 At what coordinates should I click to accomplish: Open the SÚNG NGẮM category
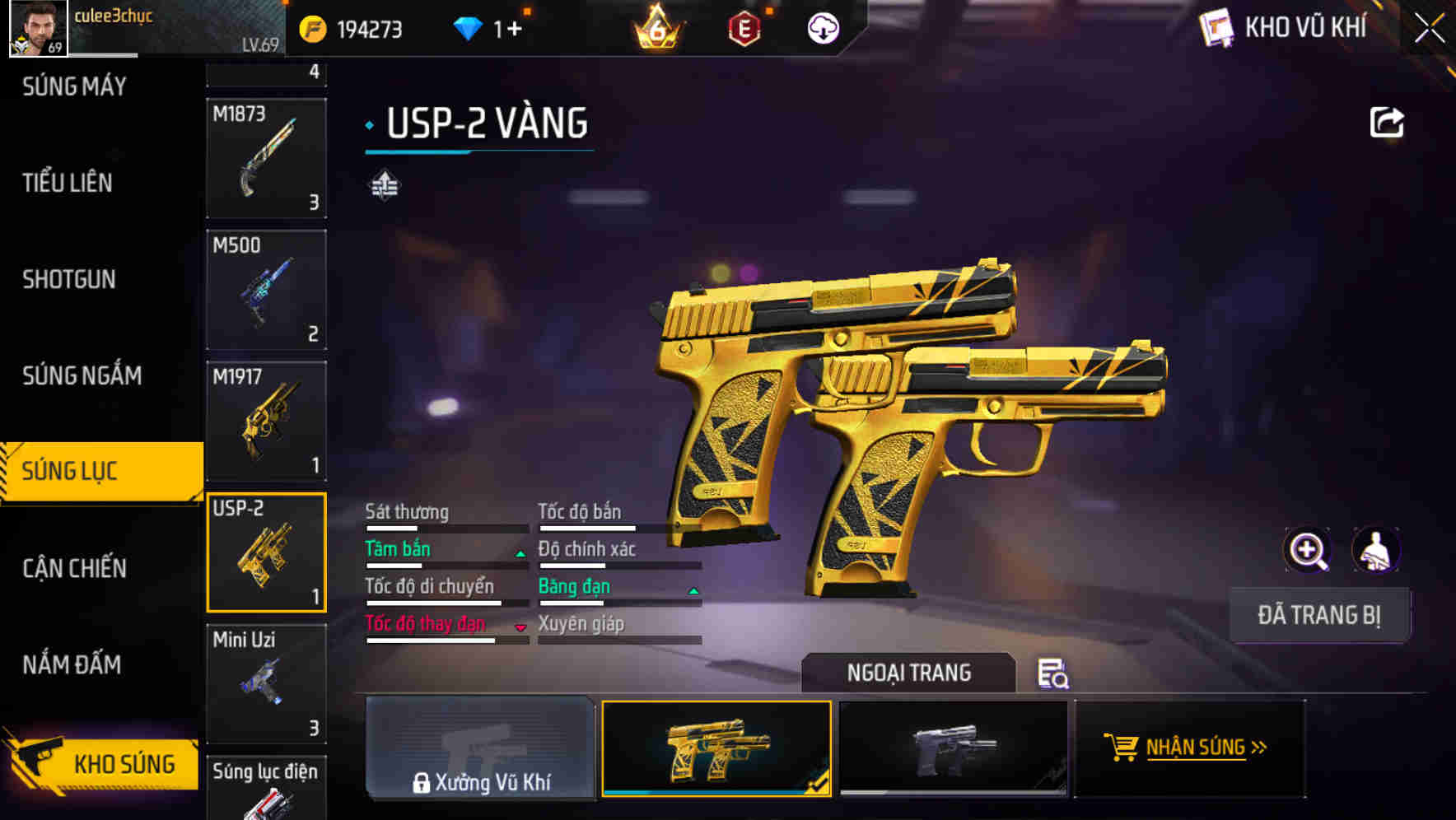[80, 375]
